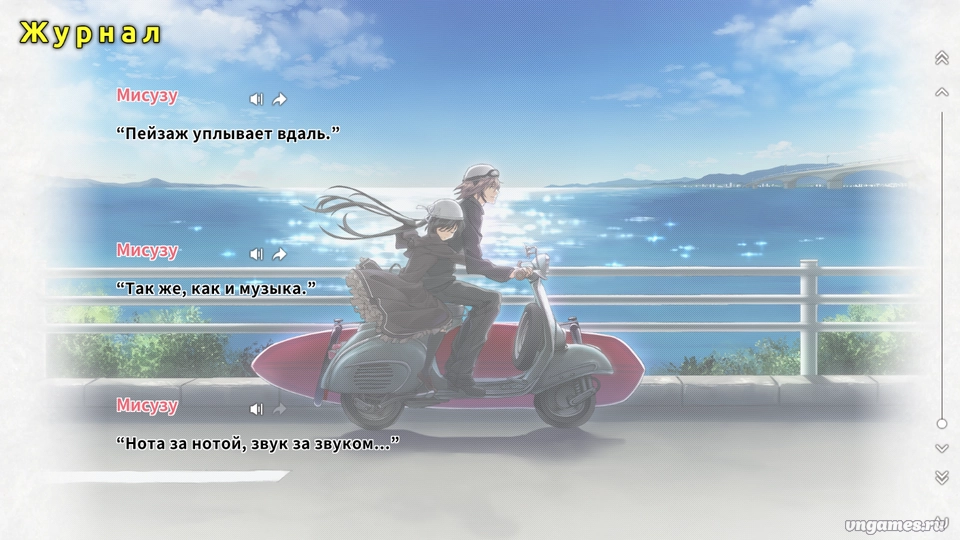Click the log scrollbar's round handle
The width and height of the screenshot is (960, 540).
point(941,423)
